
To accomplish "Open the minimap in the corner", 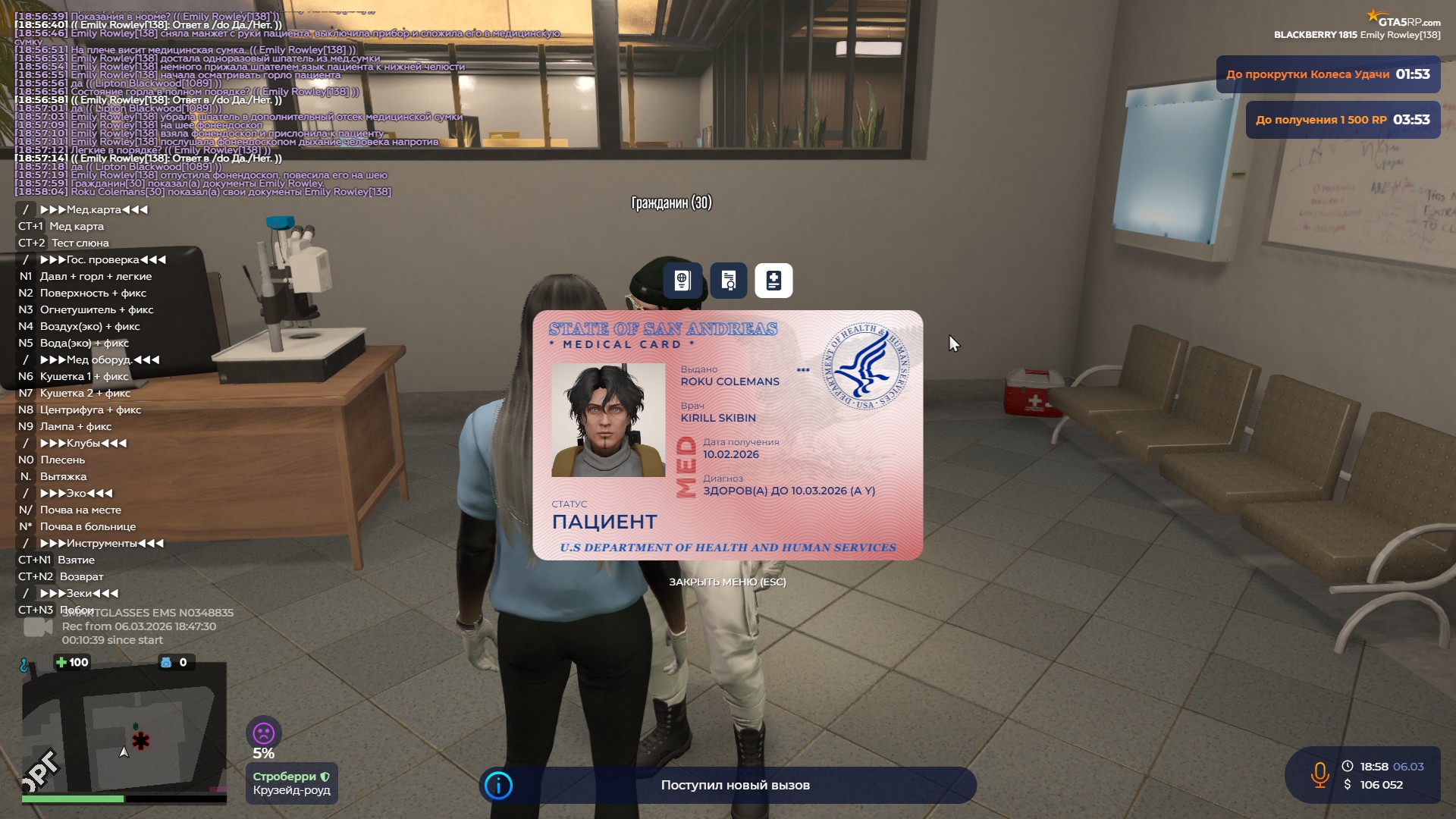I will coord(124,728).
